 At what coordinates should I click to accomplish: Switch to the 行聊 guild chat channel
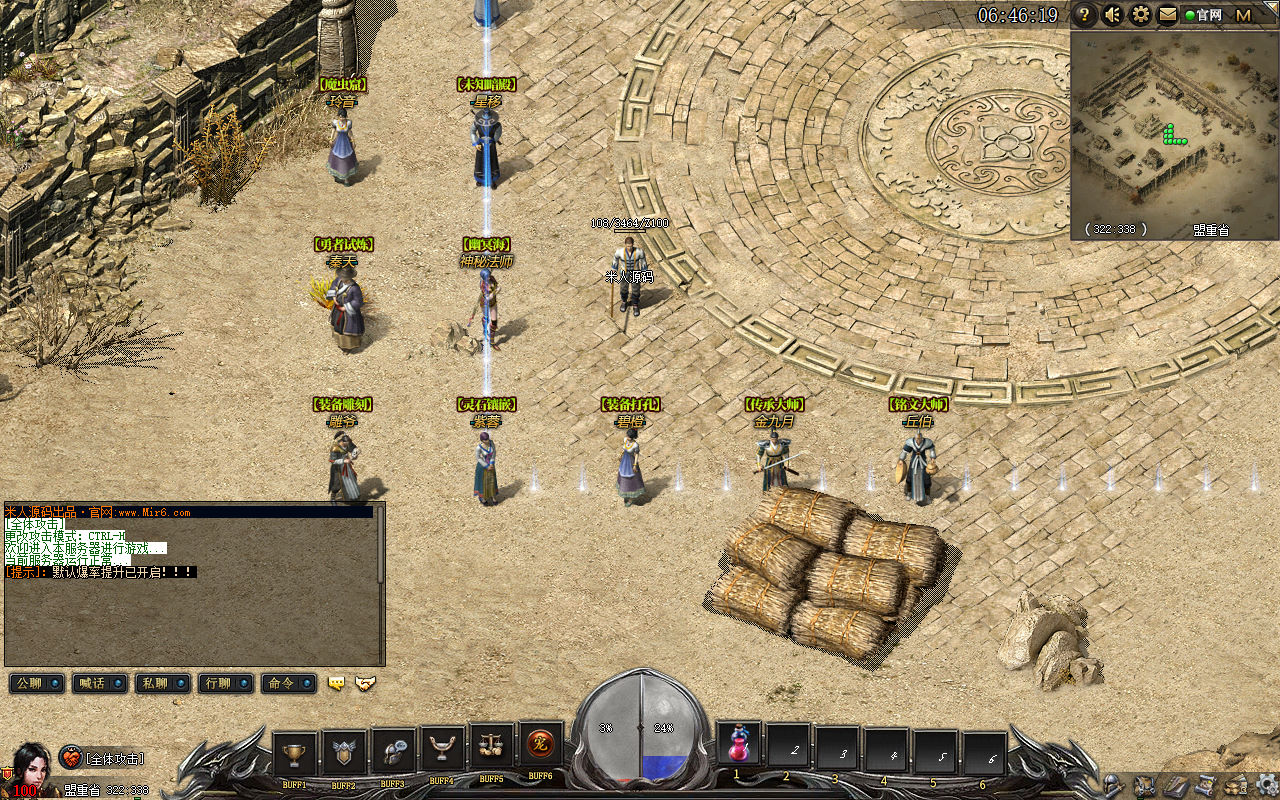(225, 683)
